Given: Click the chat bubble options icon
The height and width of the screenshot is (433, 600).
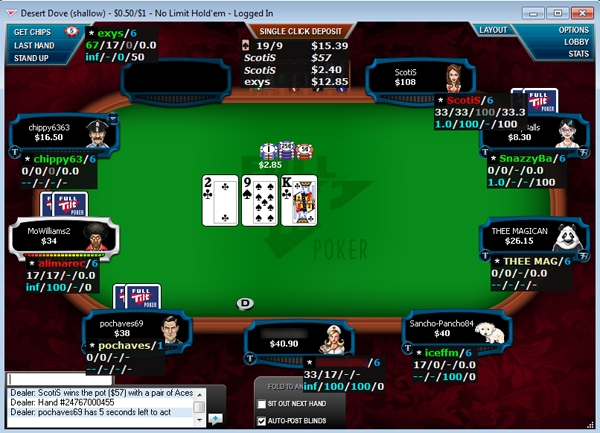Looking at the screenshot, I should tap(215, 418).
